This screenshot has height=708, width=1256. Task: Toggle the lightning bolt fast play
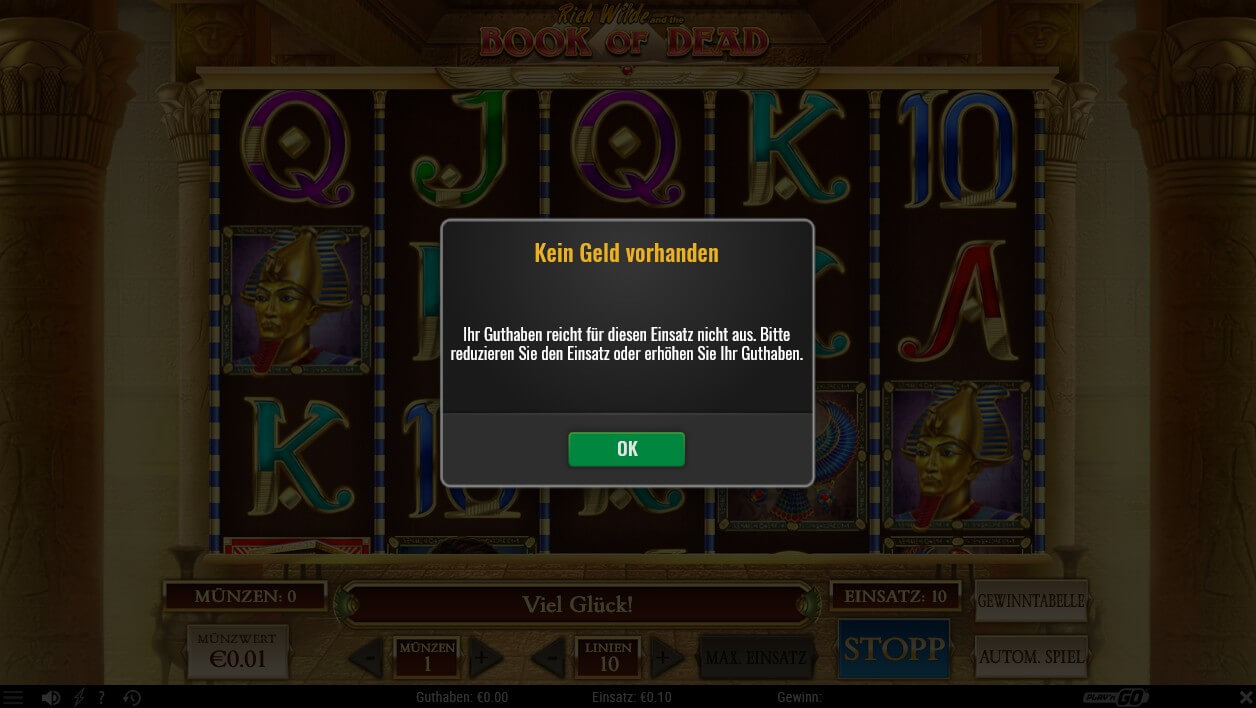click(x=79, y=698)
